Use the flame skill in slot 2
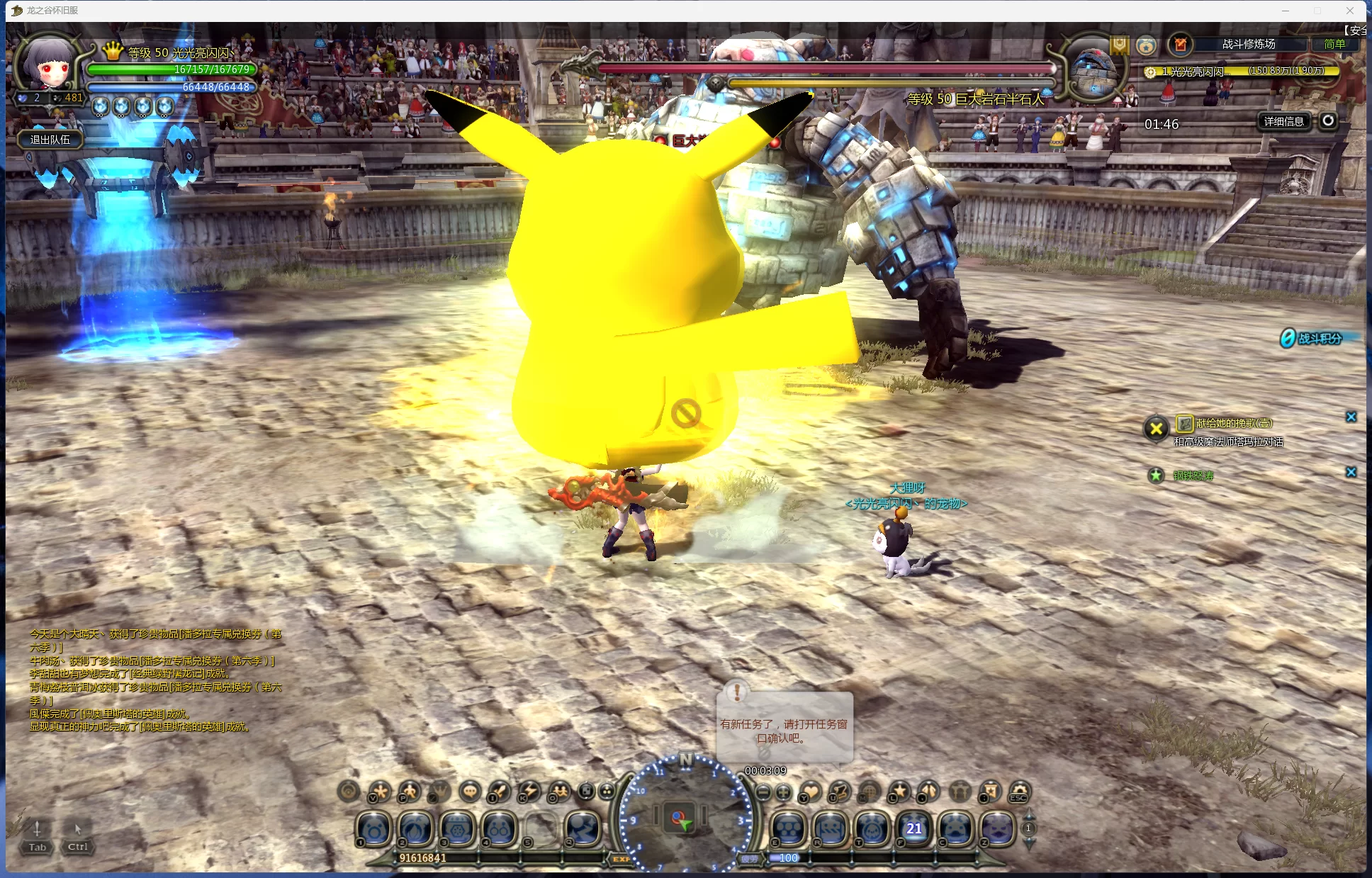Image resolution: width=1372 pixels, height=878 pixels. click(416, 828)
